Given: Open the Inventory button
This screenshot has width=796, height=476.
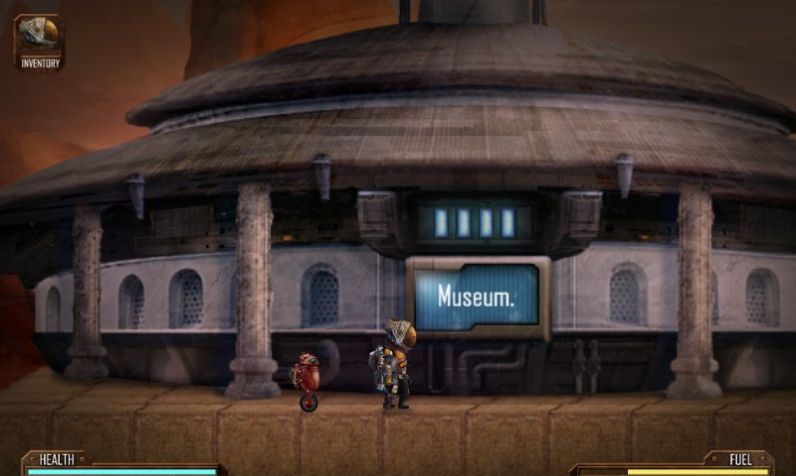Looking at the screenshot, I should pyautogui.click(x=39, y=41).
